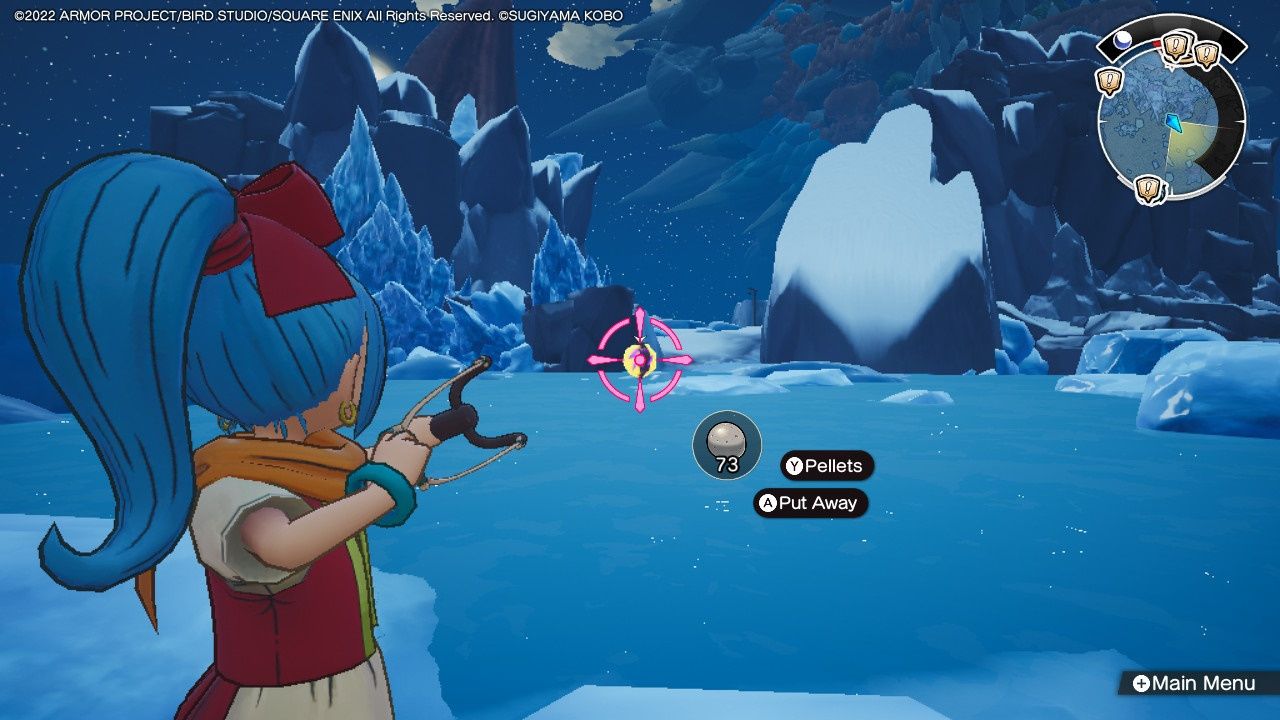
Task: Click the yellow target dot inside the reticle
Action: [637, 357]
